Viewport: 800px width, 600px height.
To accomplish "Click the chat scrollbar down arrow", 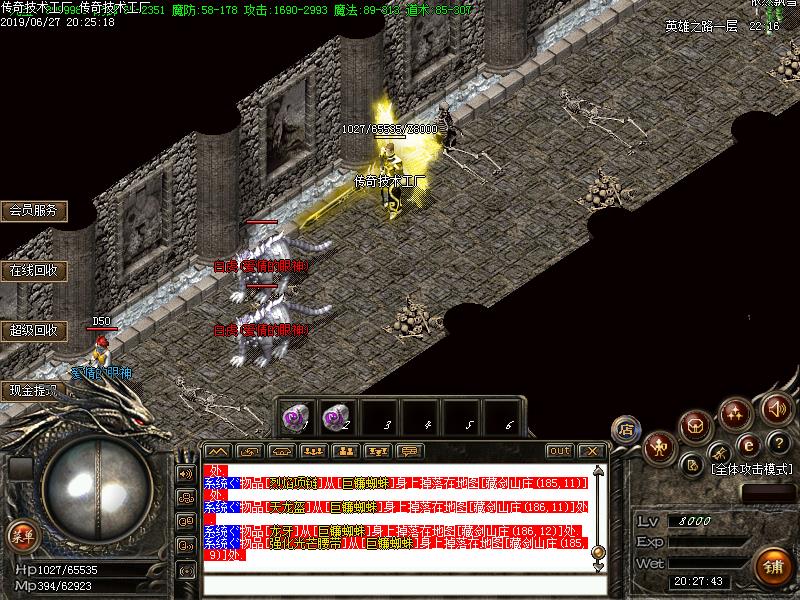I will tap(598, 567).
